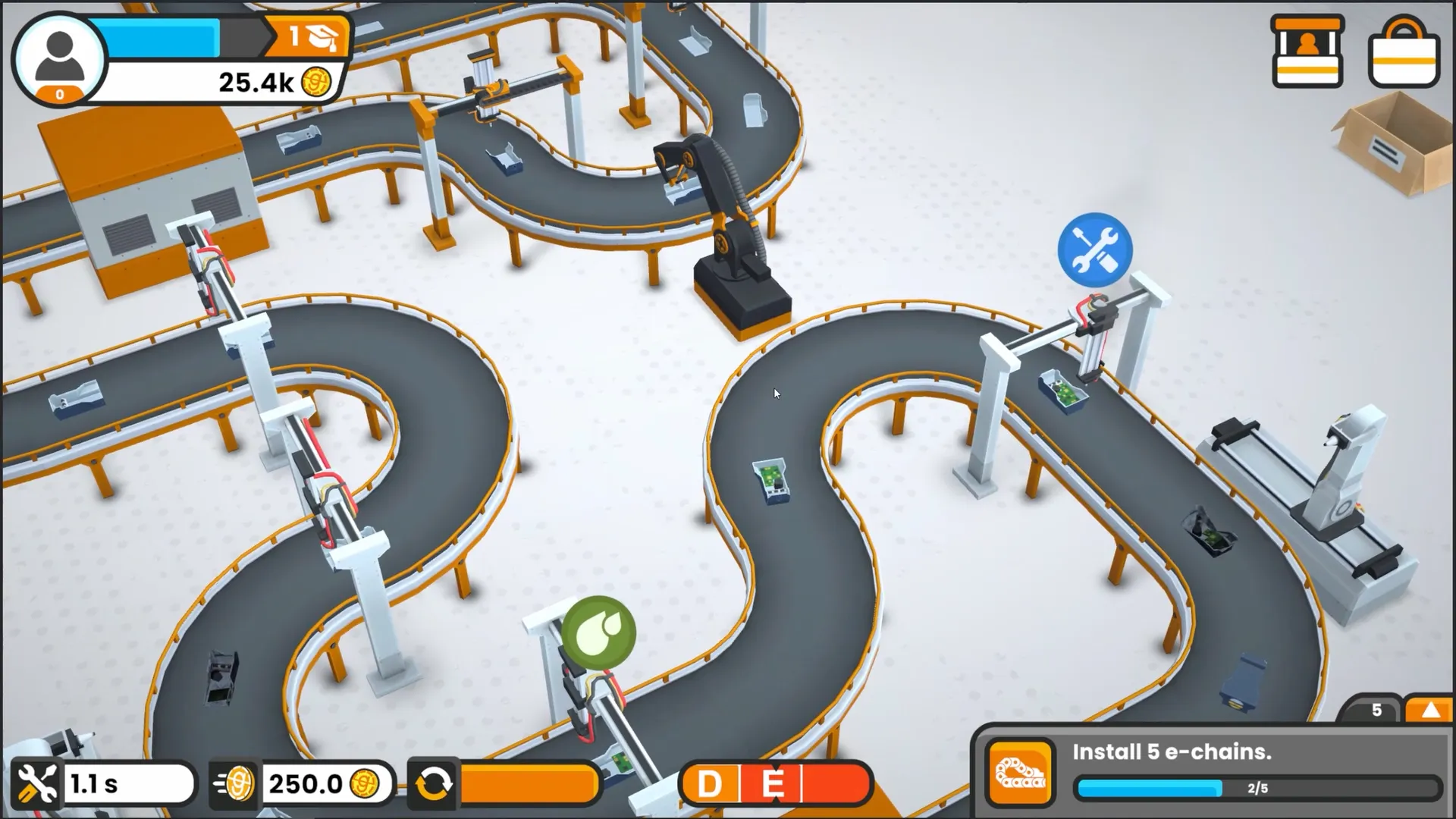
Task: Open the shopping bag store
Action: pyautogui.click(x=1404, y=53)
